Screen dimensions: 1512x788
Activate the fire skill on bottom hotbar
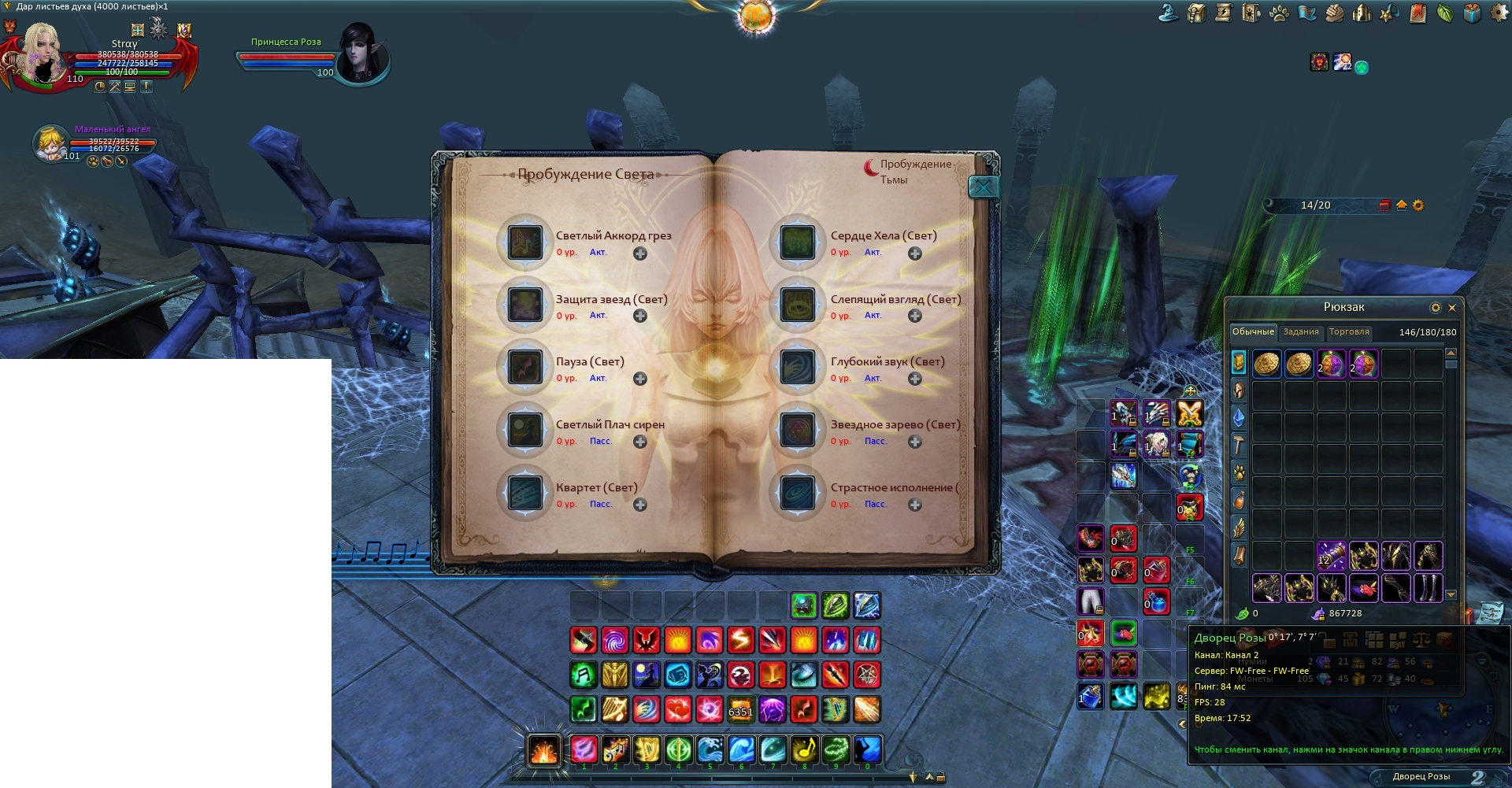tap(543, 750)
